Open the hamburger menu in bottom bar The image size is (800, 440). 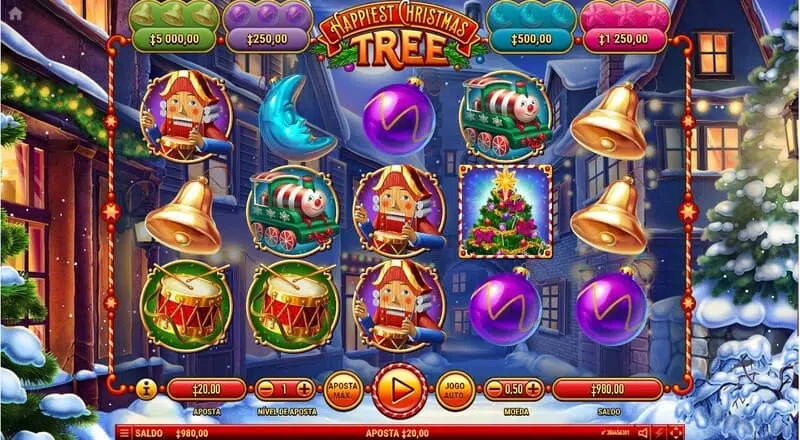coord(125,433)
